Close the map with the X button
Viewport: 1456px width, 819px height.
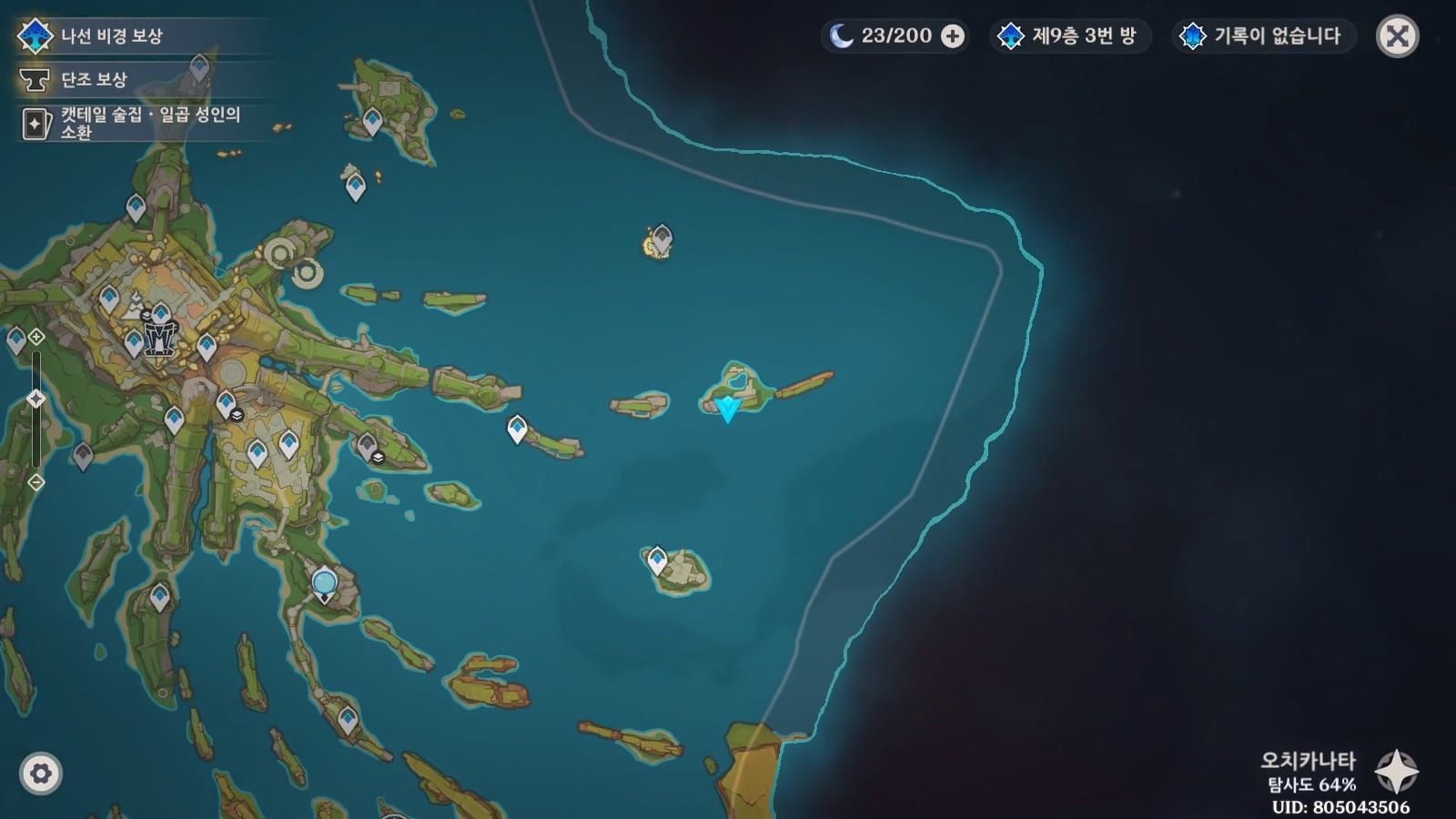(x=1397, y=36)
